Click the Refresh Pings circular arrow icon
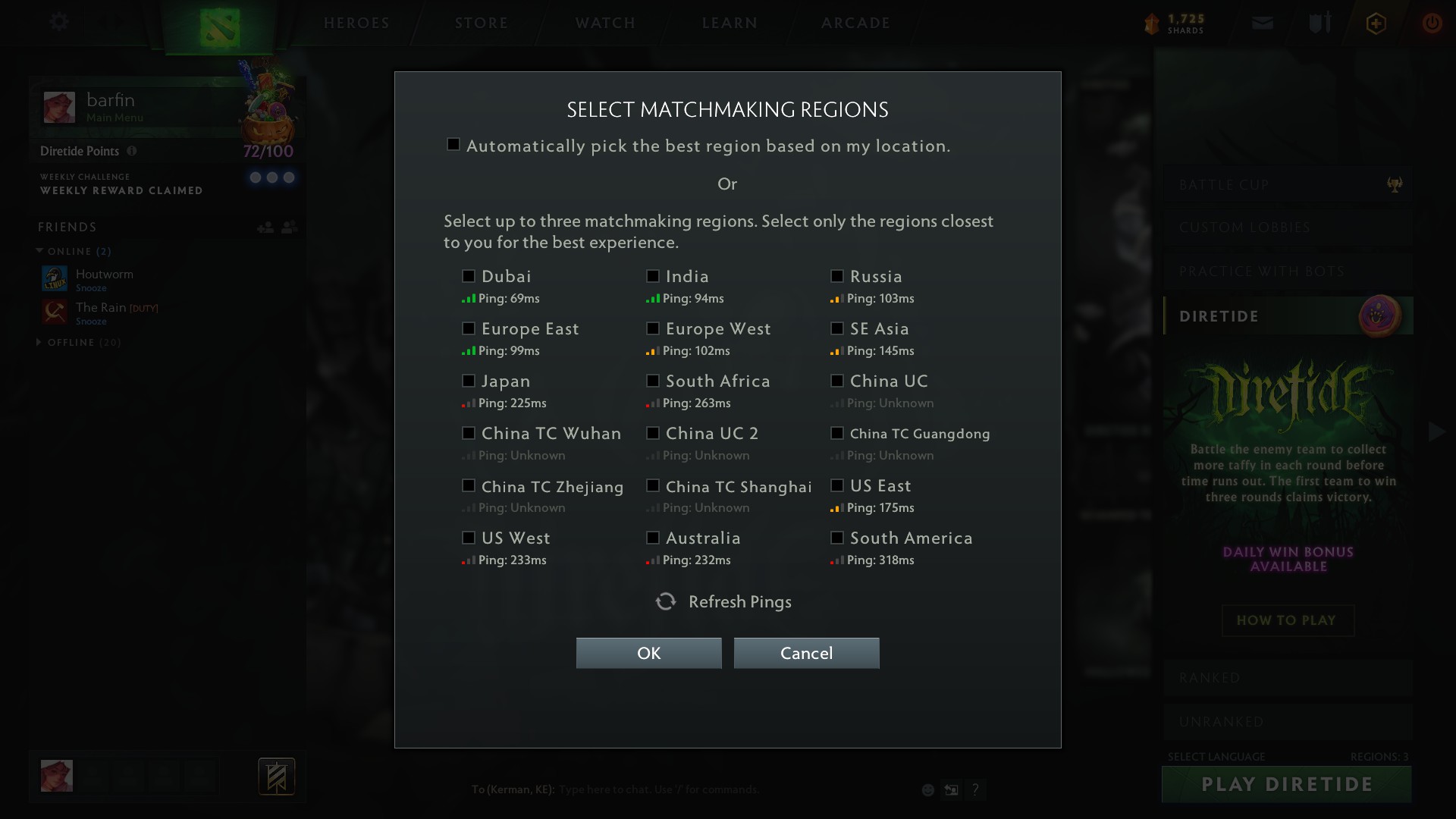The height and width of the screenshot is (819, 1456). point(665,601)
